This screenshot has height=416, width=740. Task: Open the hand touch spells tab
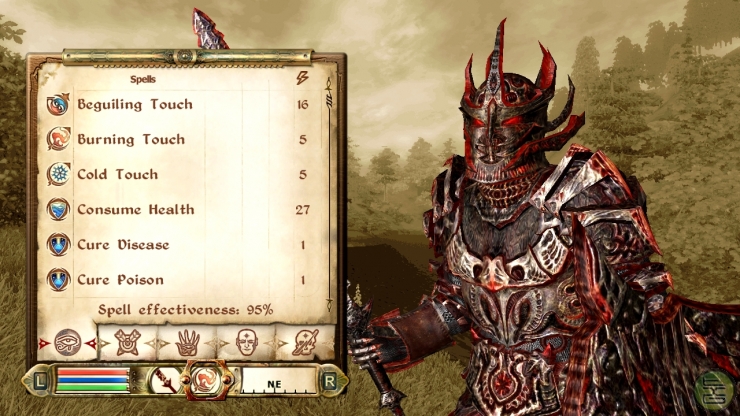click(x=187, y=342)
